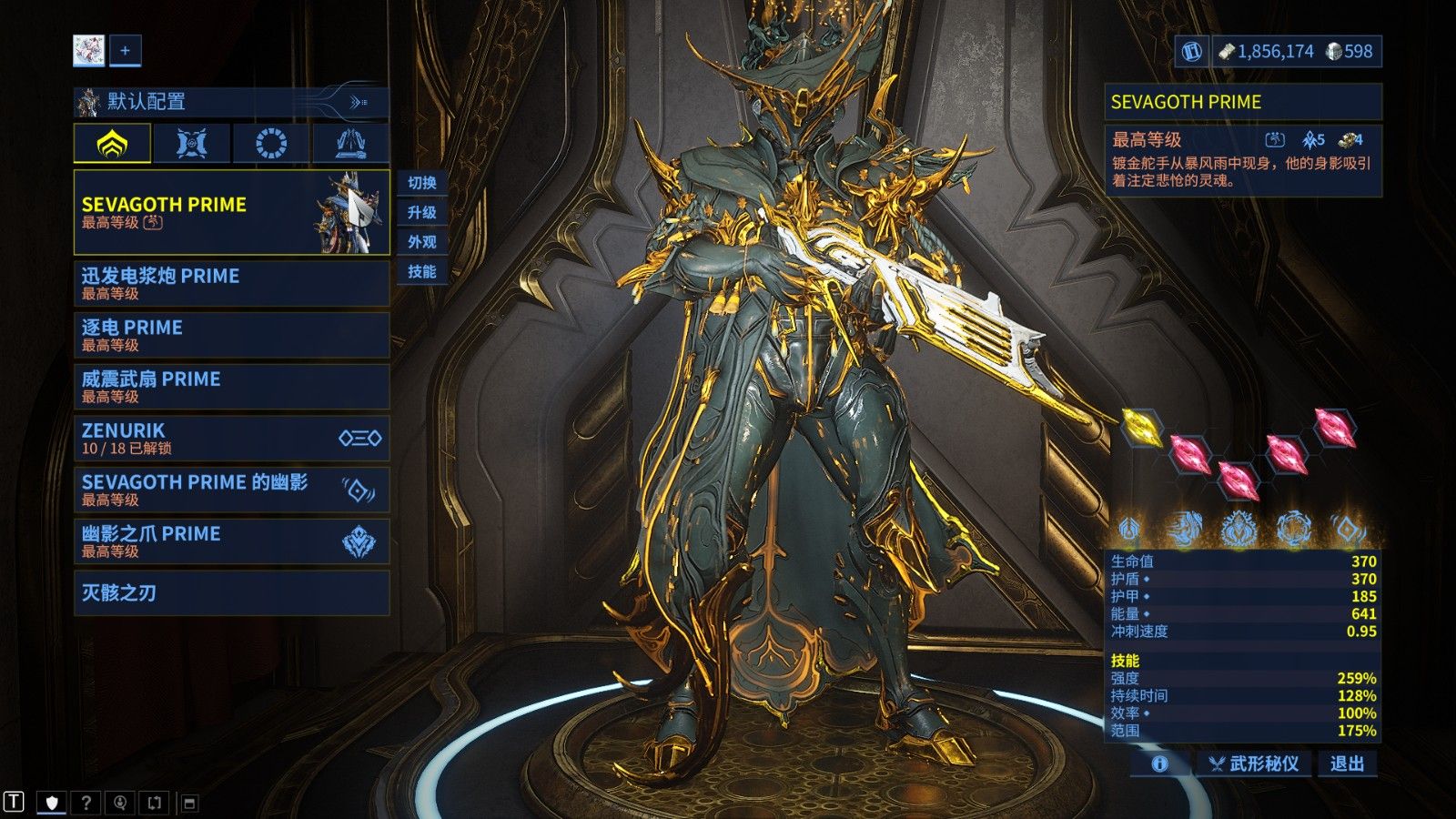Select the SEVAGOTH PRIME warframe slot
The height and width of the screenshot is (819, 1456).
coord(231,212)
